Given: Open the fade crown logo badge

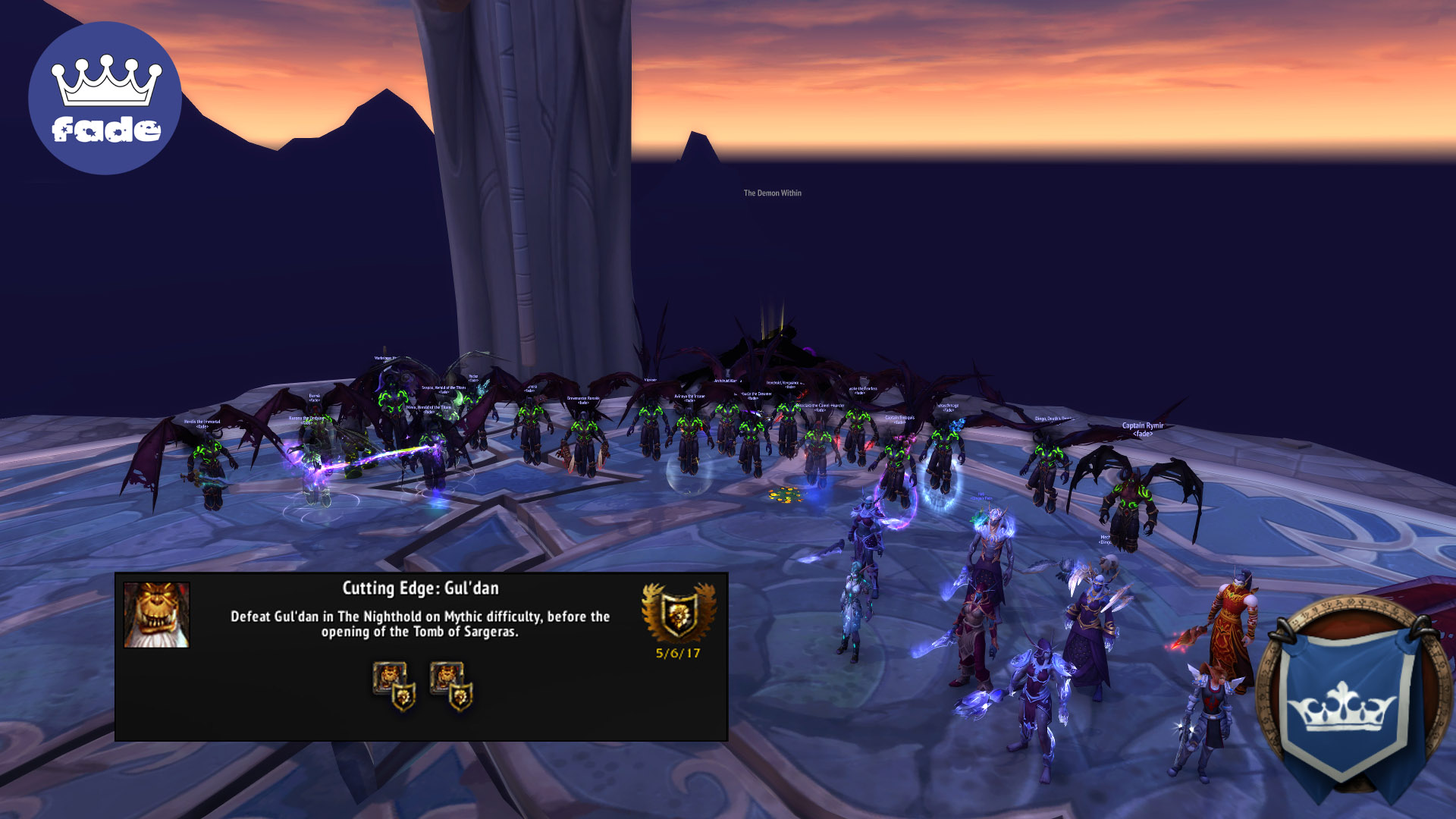Looking at the screenshot, I should pos(105,99).
